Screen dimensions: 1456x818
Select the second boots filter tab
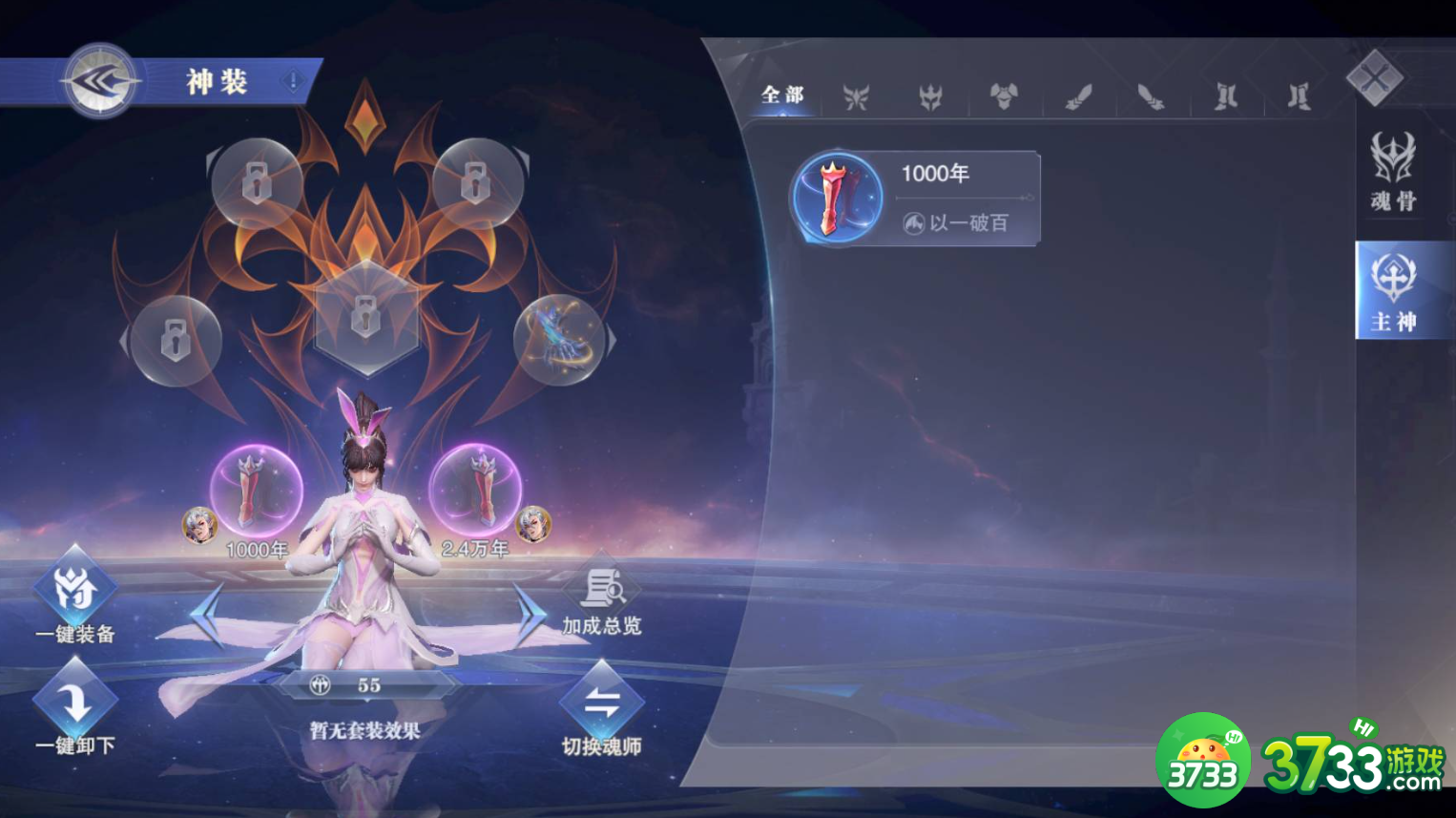(x=1296, y=95)
